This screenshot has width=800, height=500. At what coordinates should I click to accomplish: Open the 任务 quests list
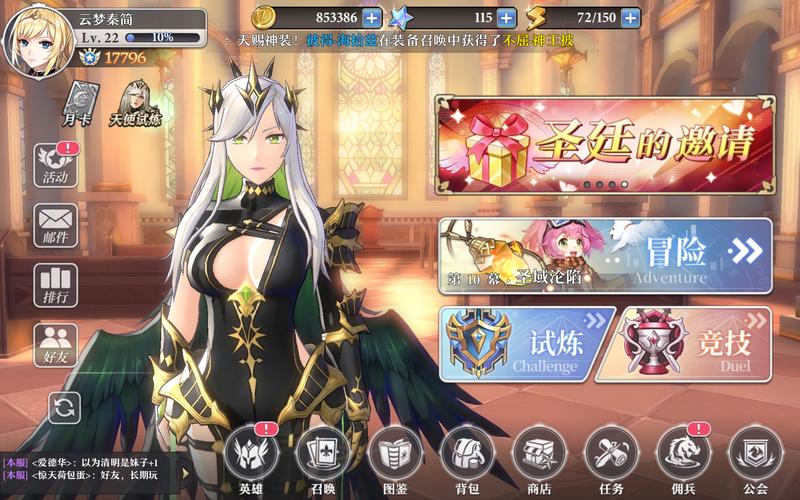(x=611, y=456)
